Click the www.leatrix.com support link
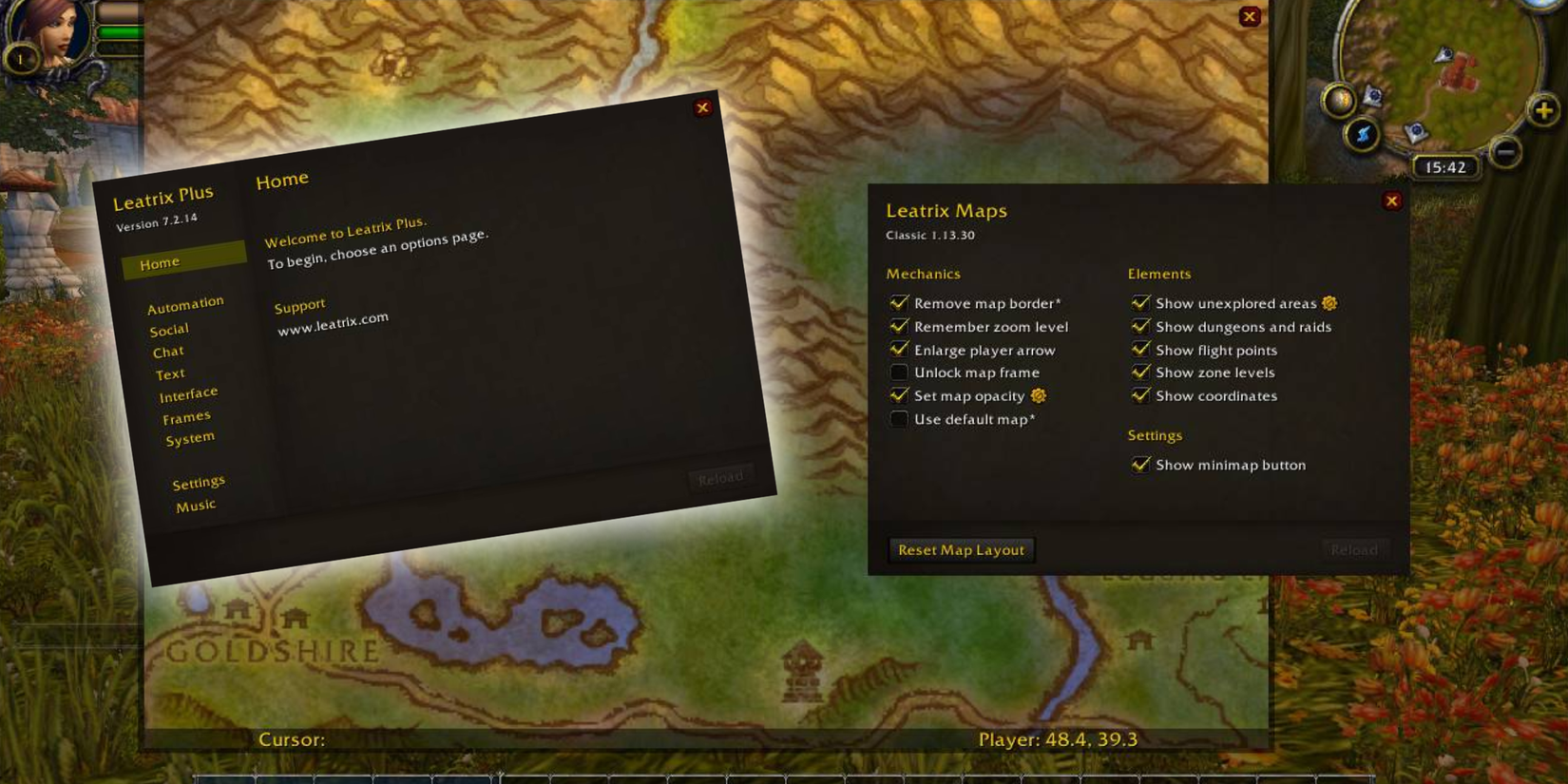Screen dimensions: 1568x784 [333, 317]
